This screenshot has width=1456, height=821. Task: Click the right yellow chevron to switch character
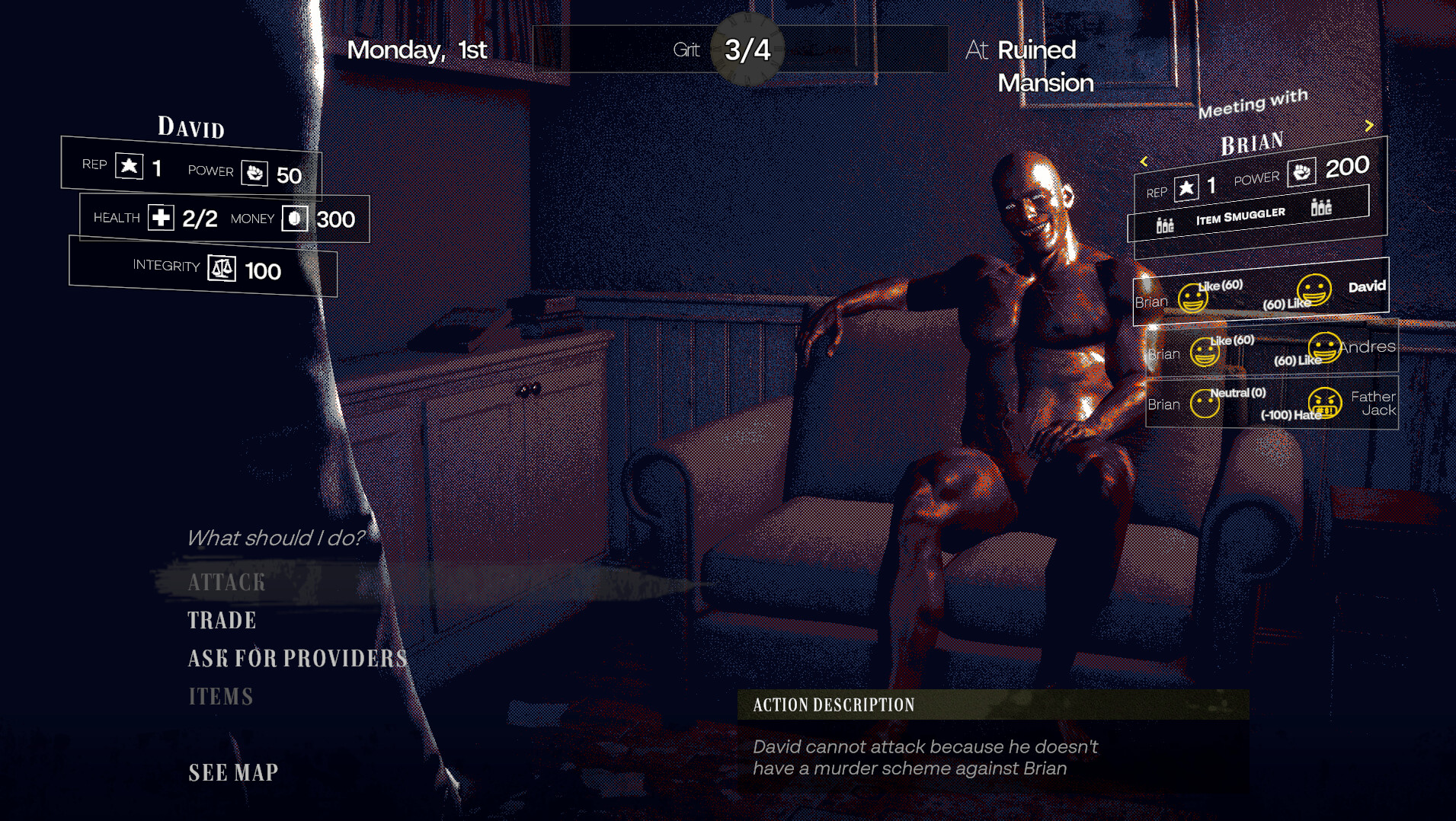1369,125
